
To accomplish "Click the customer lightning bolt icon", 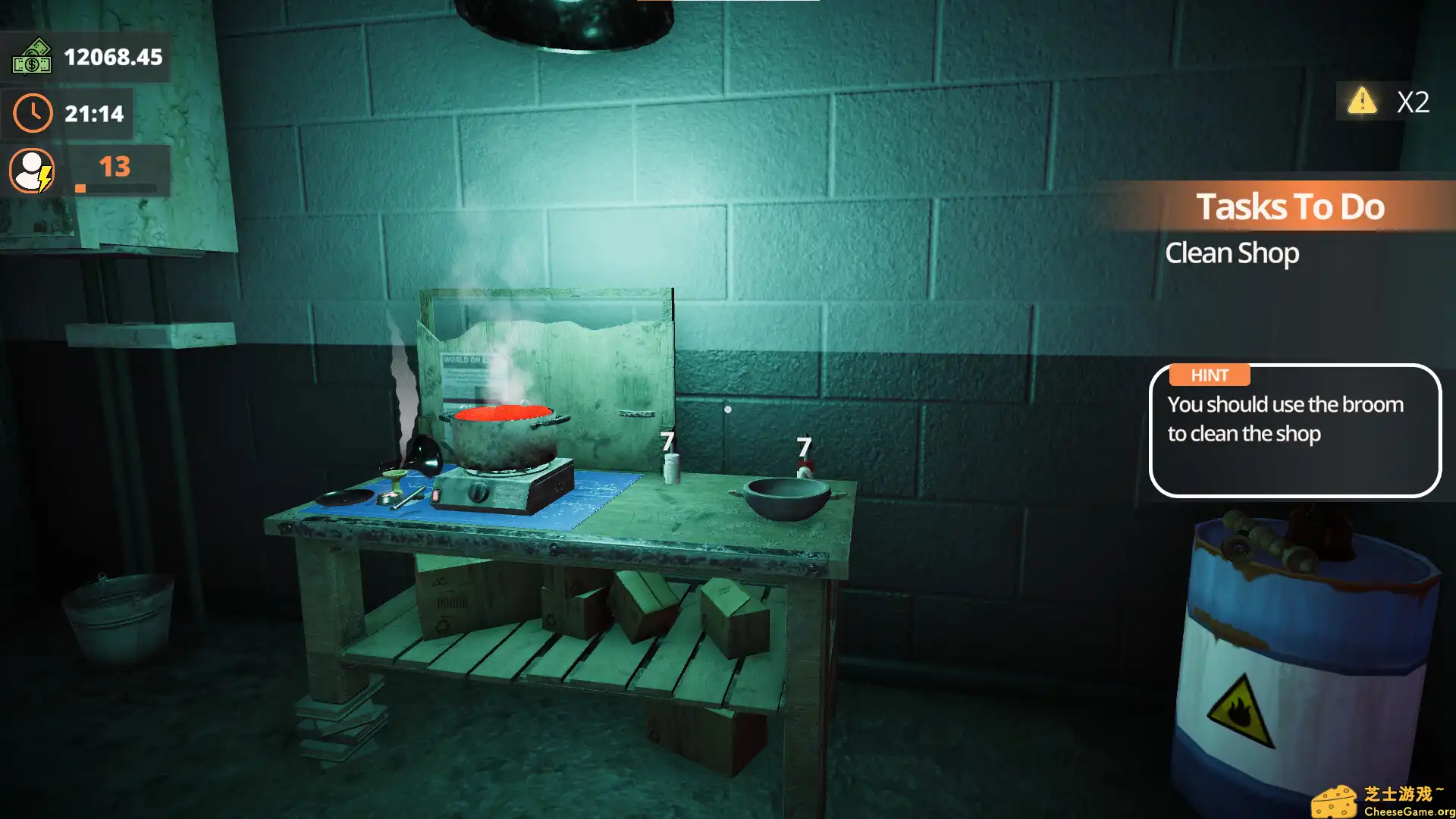I will click(44, 180).
